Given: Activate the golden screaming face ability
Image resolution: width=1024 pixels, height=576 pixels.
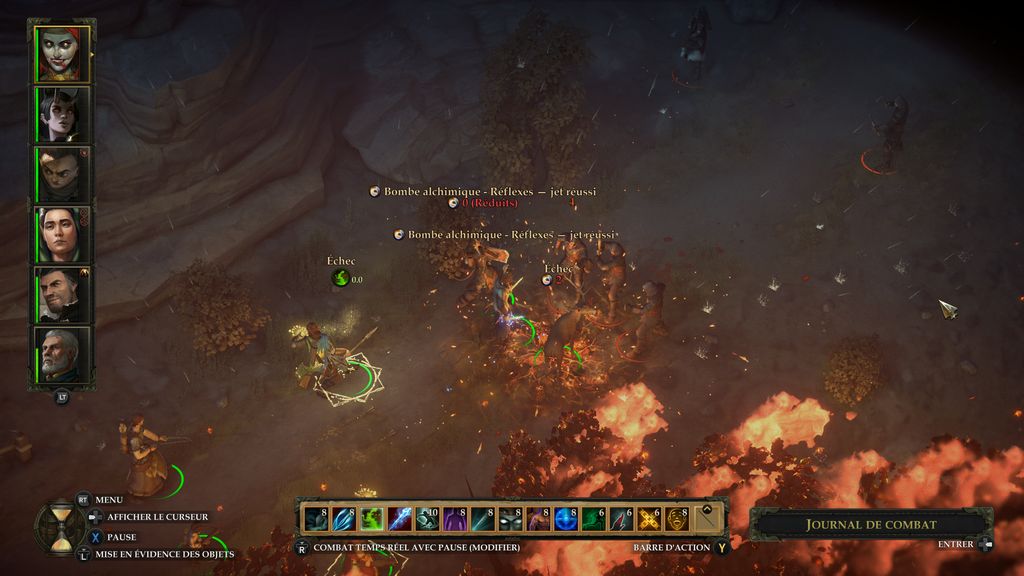Looking at the screenshot, I should coord(678,519).
